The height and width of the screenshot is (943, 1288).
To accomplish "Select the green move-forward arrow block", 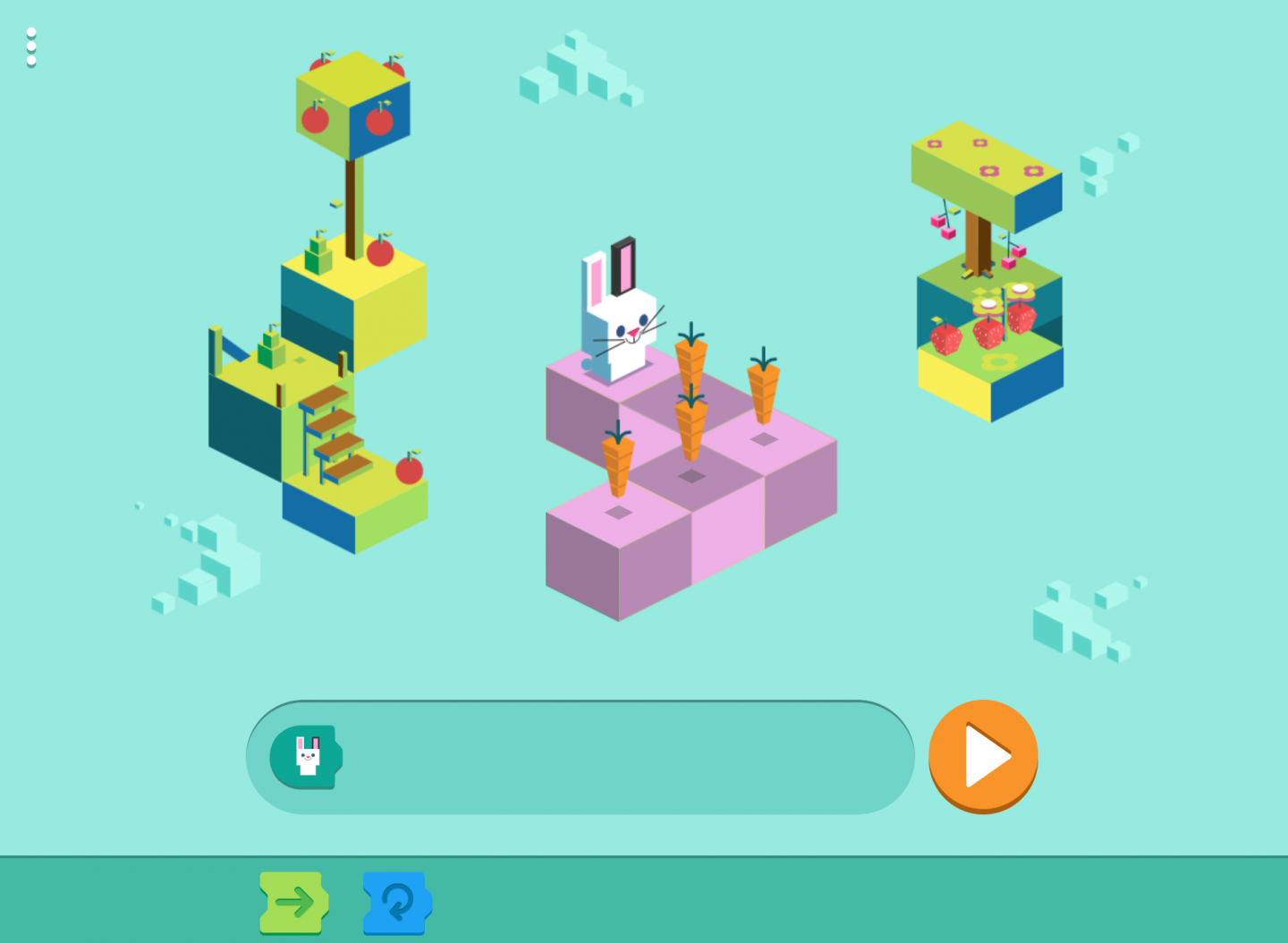I will (293, 904).
